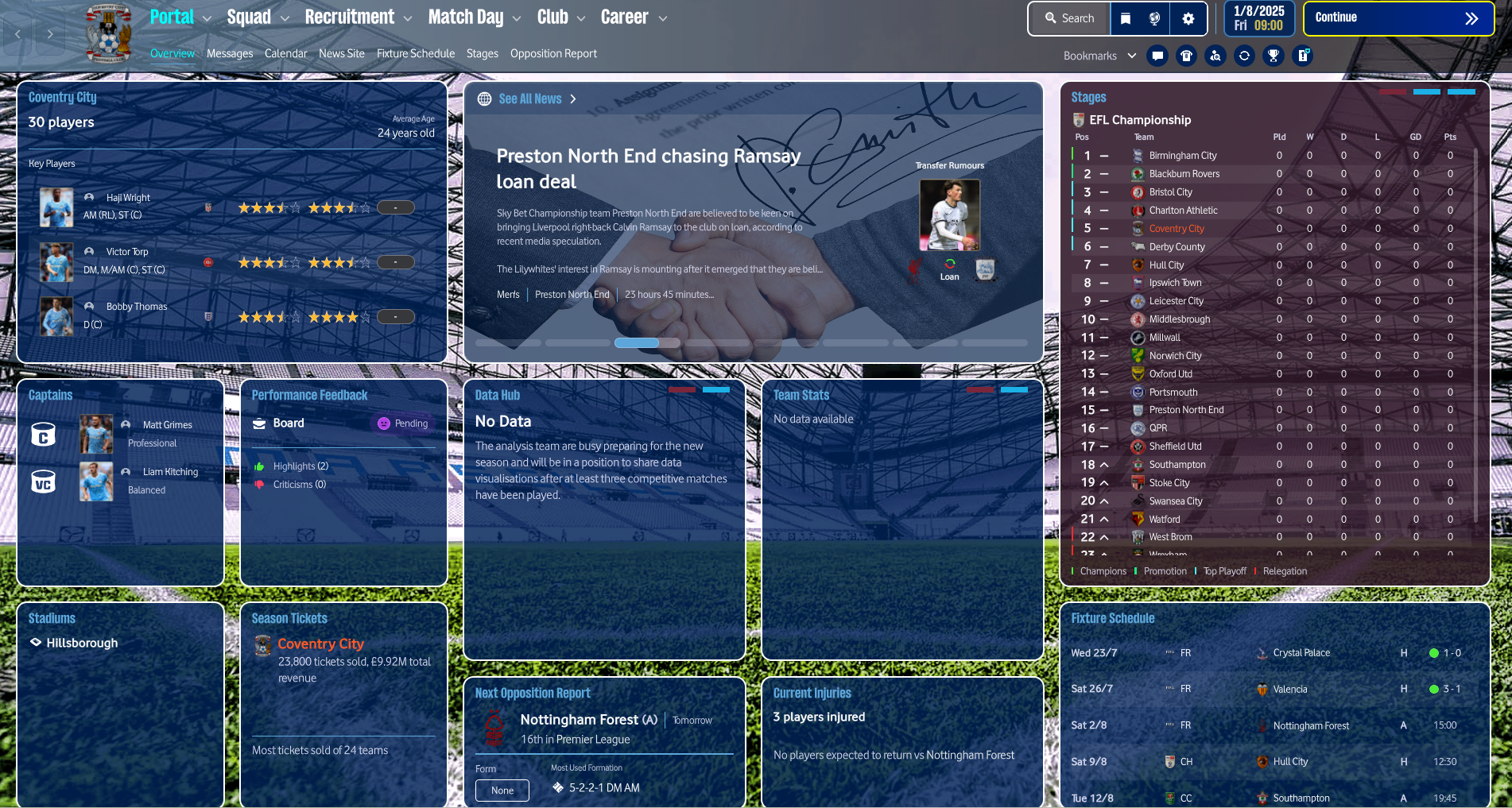1512x808 pixels.
Task: Click the bookmark flag icon next to Search
Action: (x=1125, y=17)
